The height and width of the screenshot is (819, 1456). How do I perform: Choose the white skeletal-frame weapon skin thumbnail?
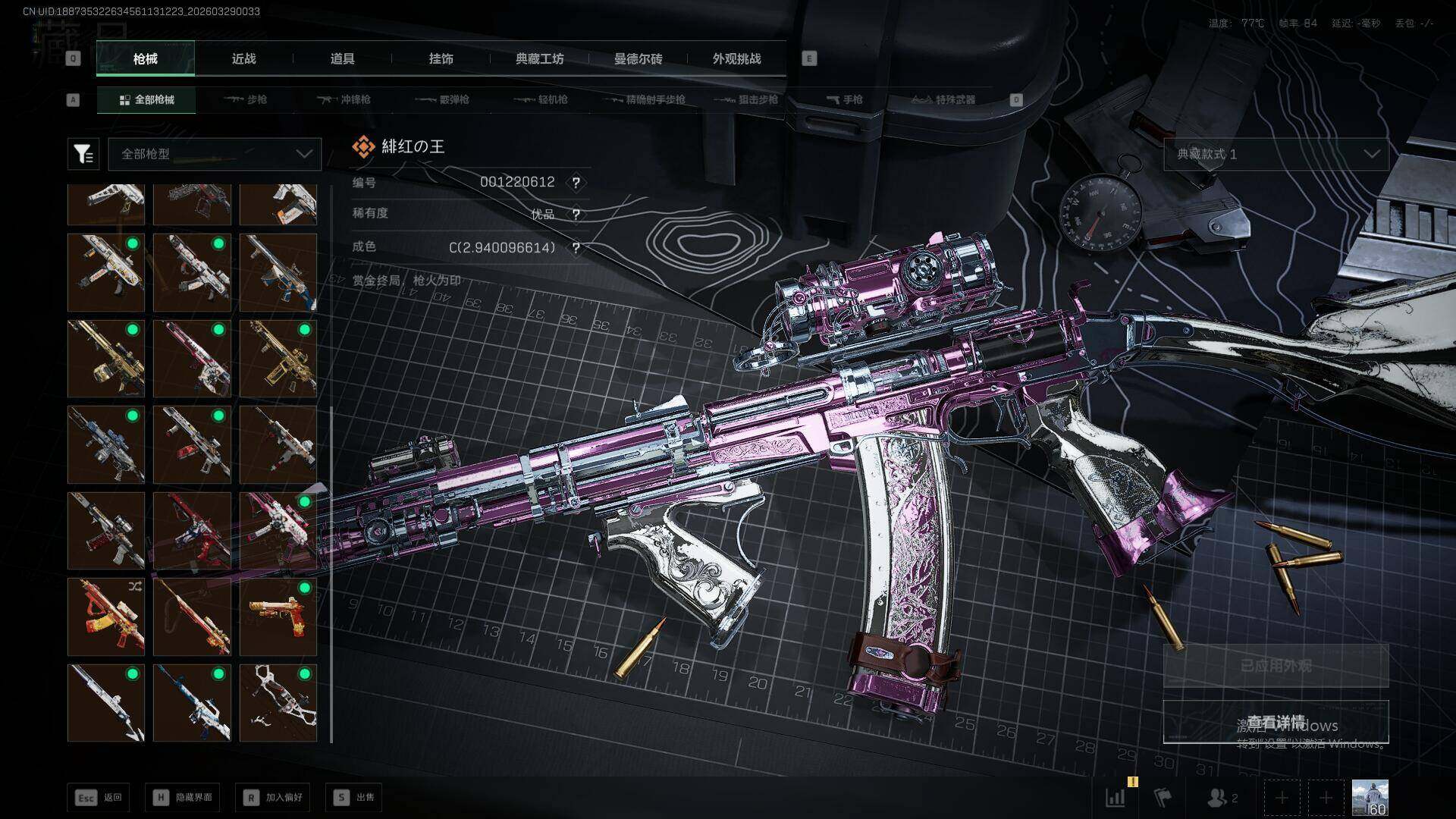[278, 703]
